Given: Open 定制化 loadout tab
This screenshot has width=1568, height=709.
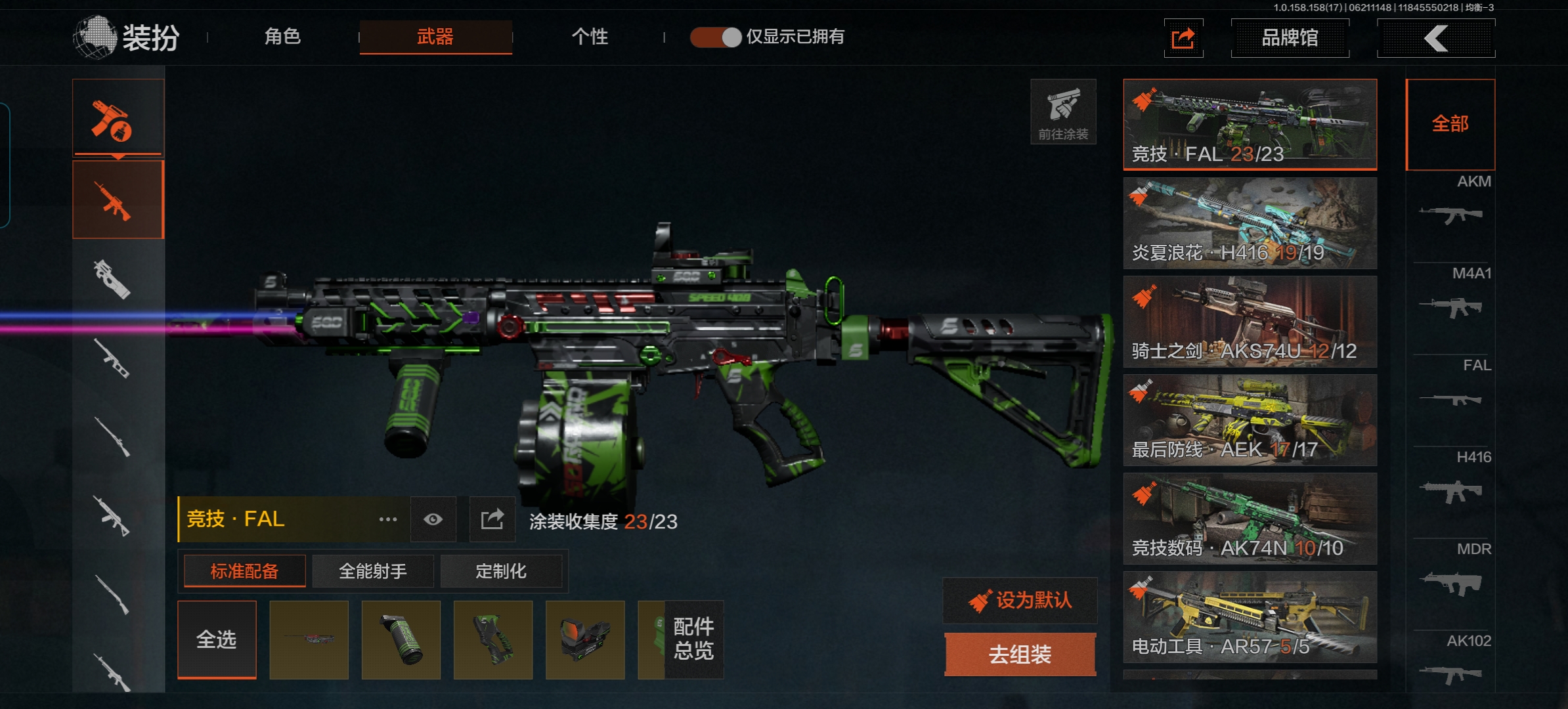Looking at the screenshot, I should (501, 571).
